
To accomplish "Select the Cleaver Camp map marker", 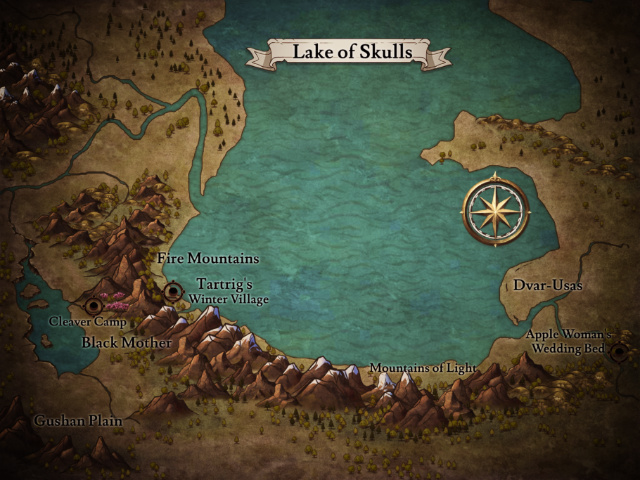I will [94, 305].
